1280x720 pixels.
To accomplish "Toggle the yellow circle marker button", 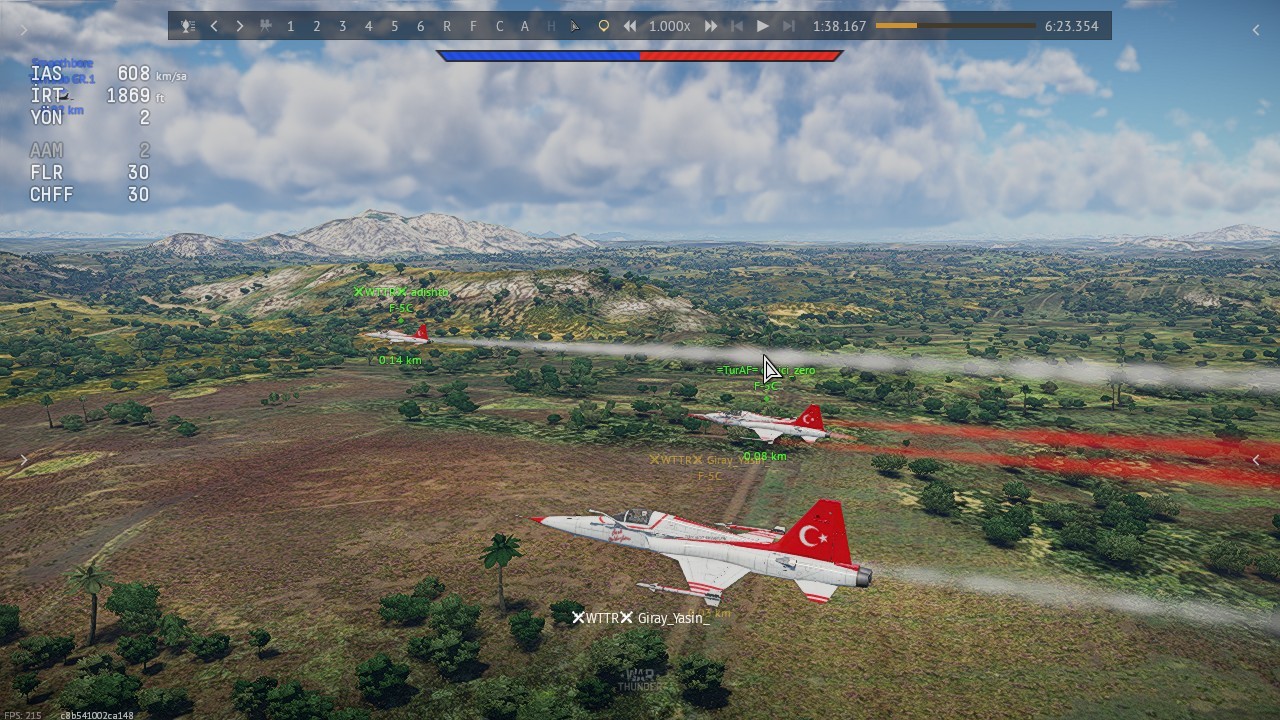I will click(603, 26).
